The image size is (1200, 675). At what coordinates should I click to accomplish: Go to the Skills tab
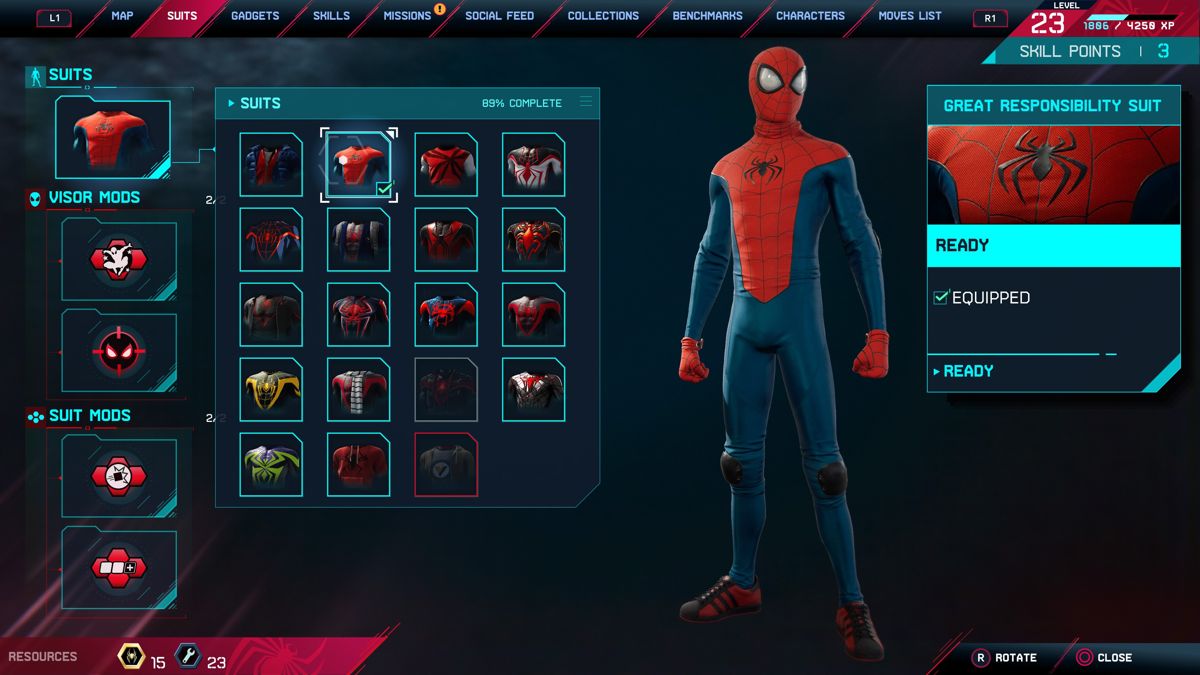[x=331, y=16]
